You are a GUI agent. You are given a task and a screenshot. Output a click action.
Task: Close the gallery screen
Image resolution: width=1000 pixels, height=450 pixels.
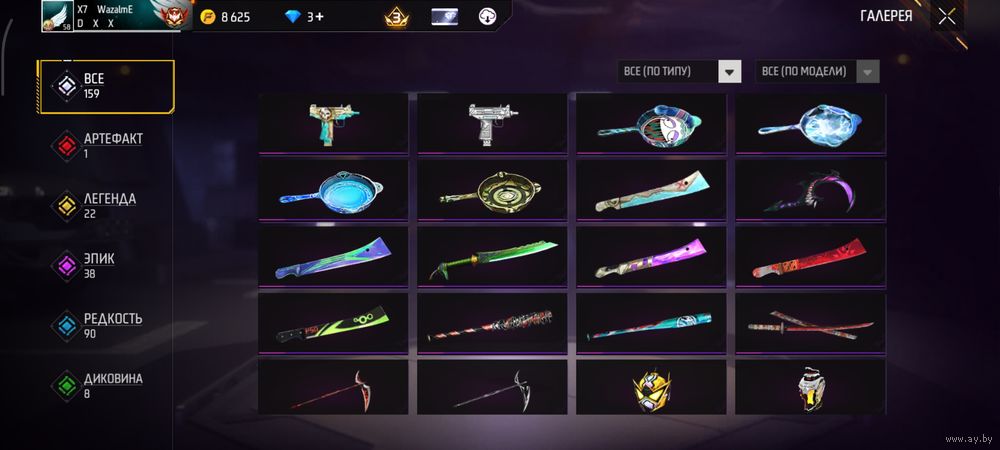[x=946, y=16]
